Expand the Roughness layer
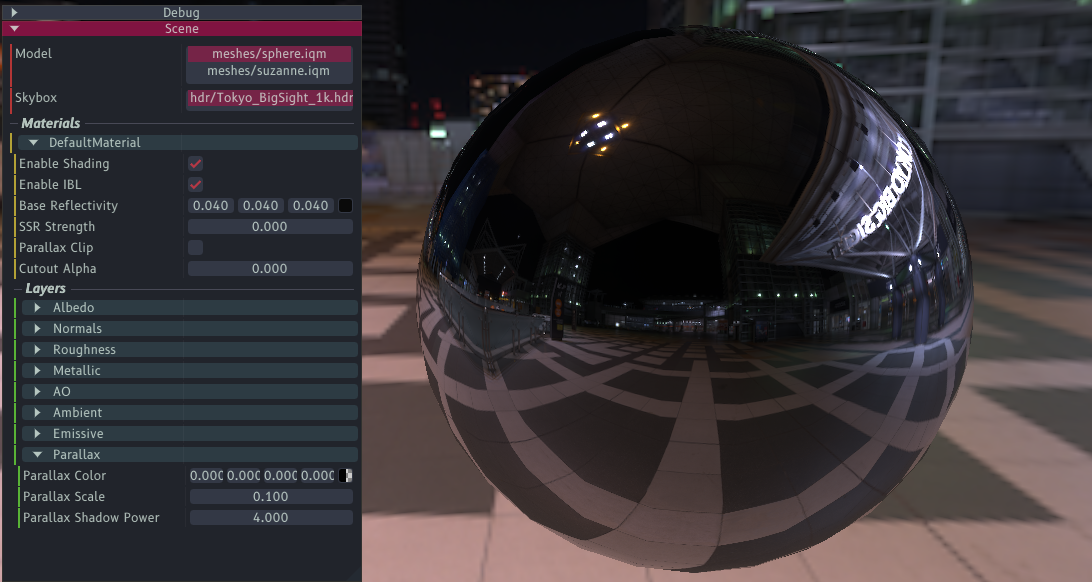Viewport: 1092px width, 582px height. (x=38, y=350)
